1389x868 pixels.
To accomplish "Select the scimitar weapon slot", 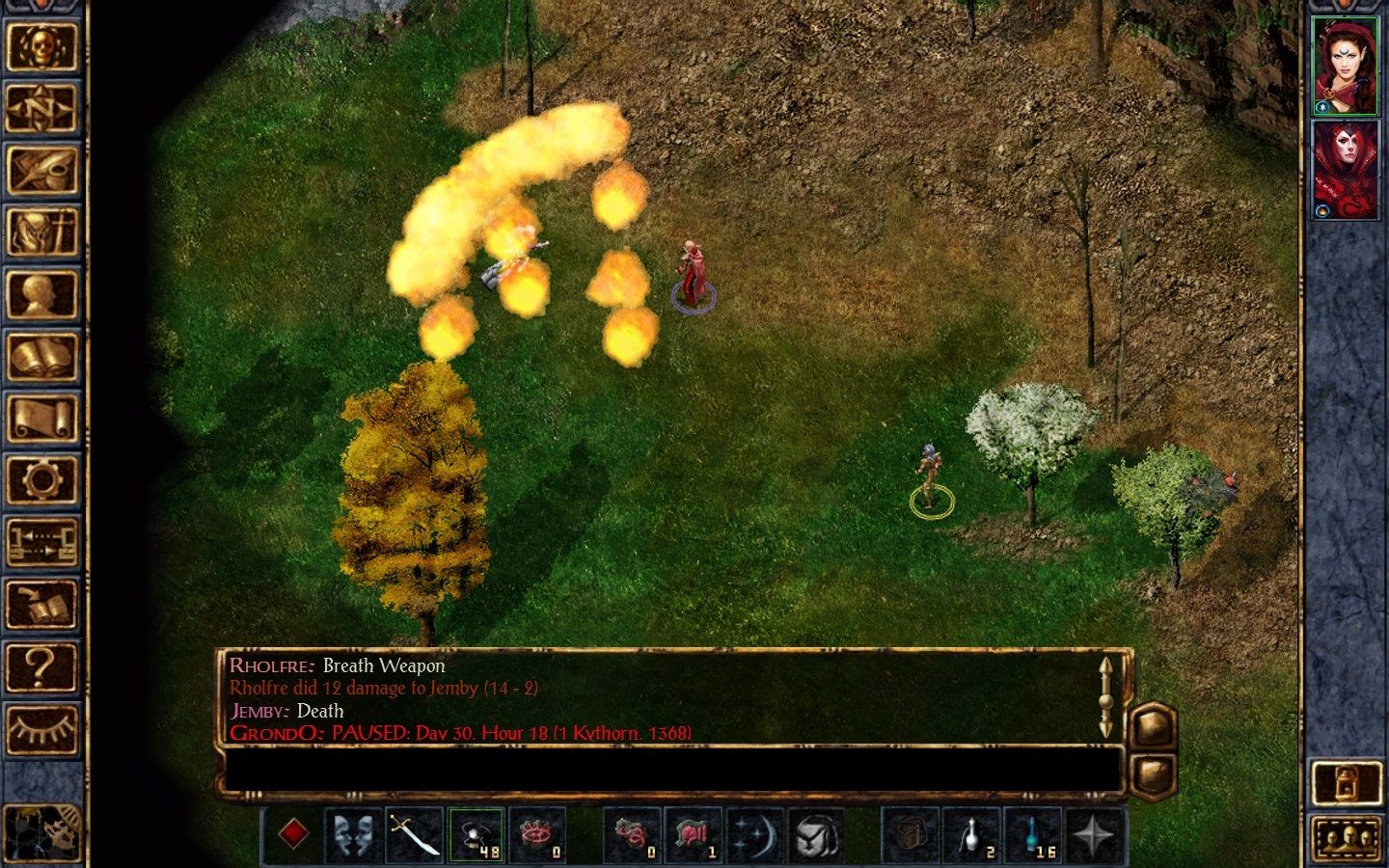I will [414, 835].
